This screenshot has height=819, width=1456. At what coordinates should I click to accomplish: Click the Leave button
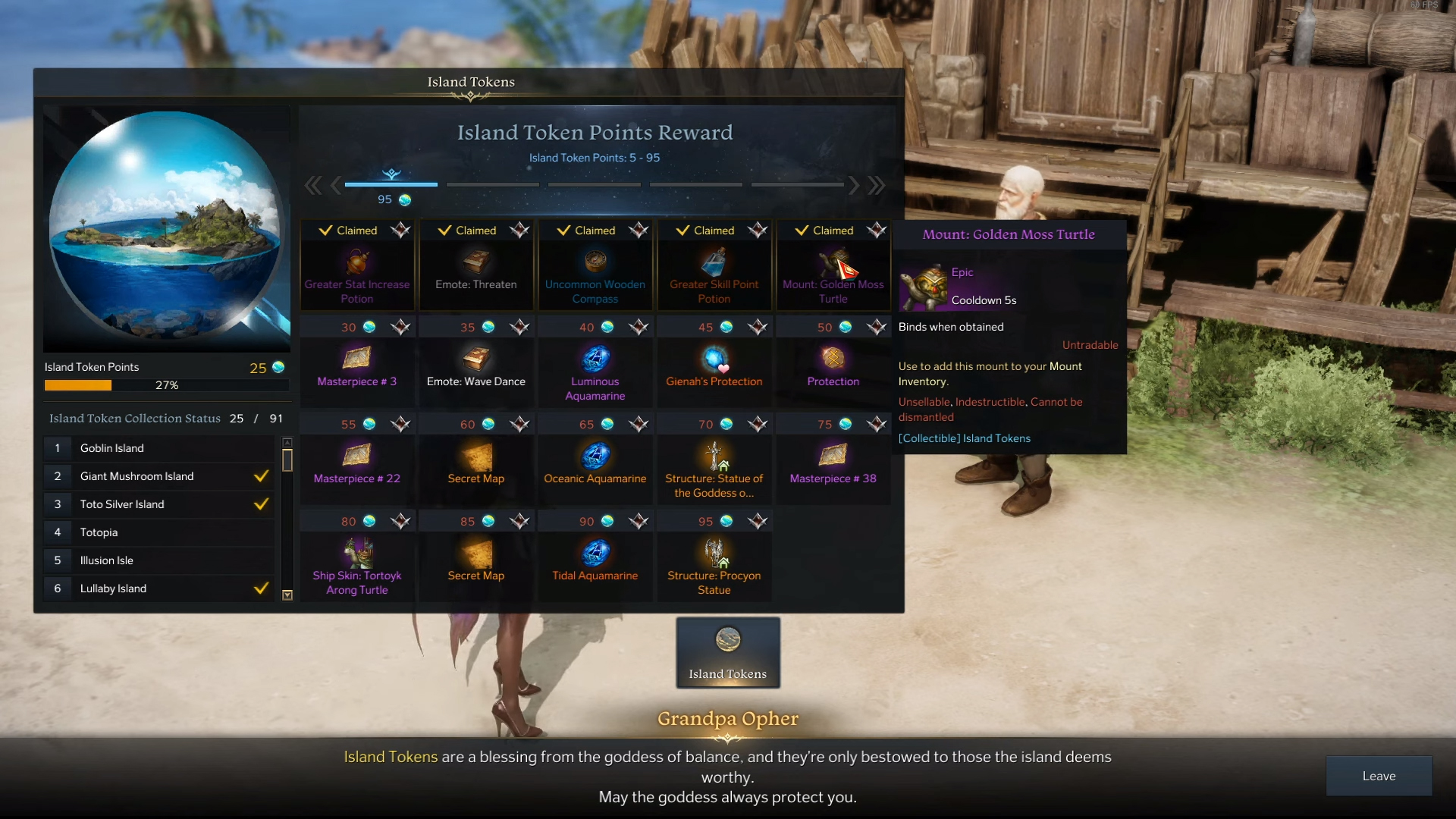pyautogui.click(x=1378, y=776)
